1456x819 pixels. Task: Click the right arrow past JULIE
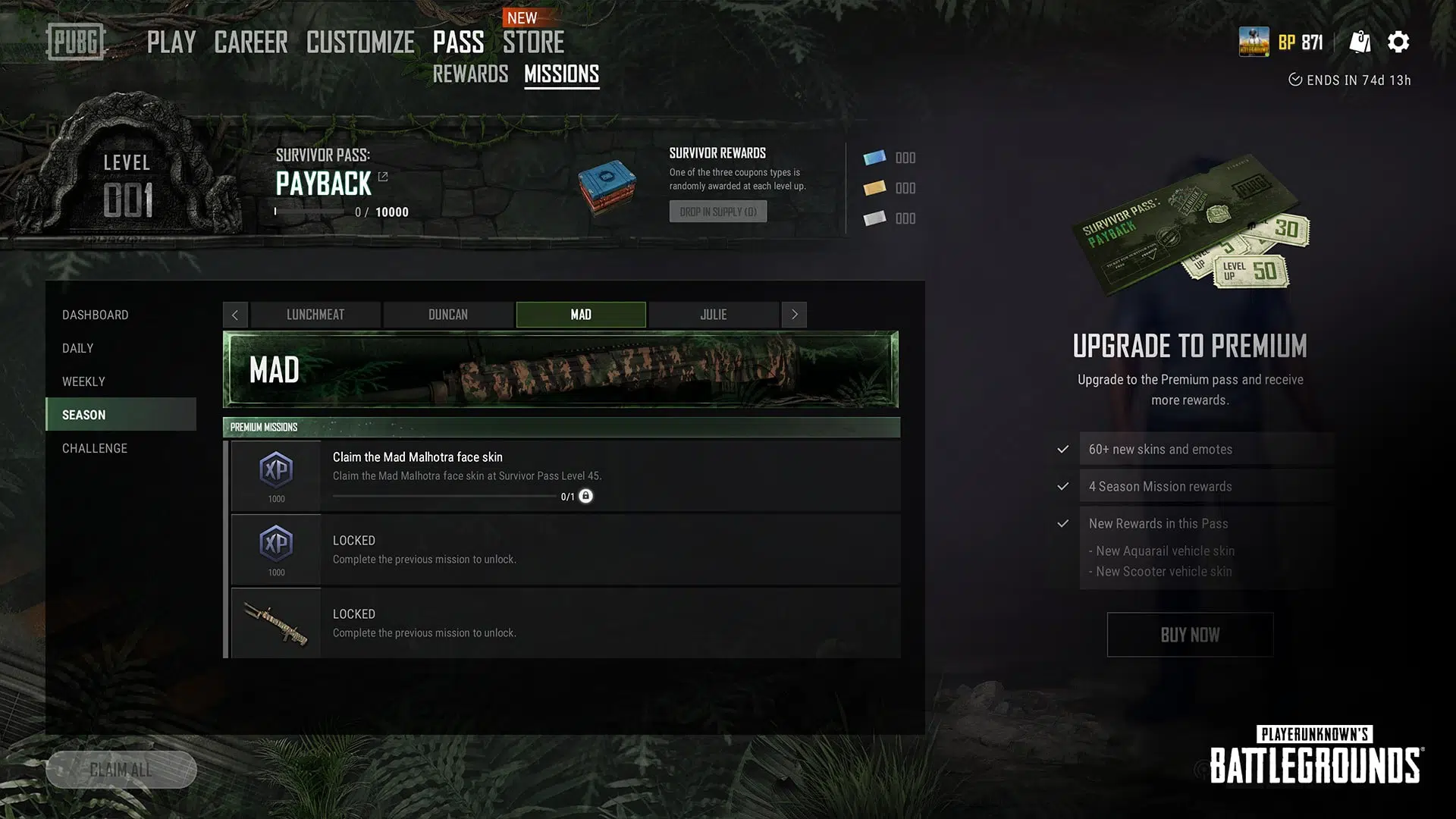[x=794, y=314]
